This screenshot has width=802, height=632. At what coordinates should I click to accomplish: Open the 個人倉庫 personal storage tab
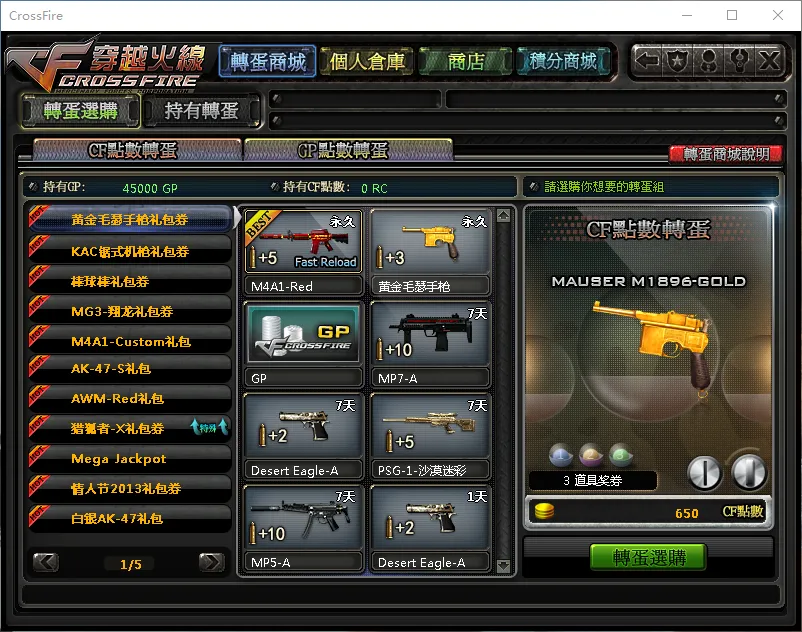[x=367, y=62]
